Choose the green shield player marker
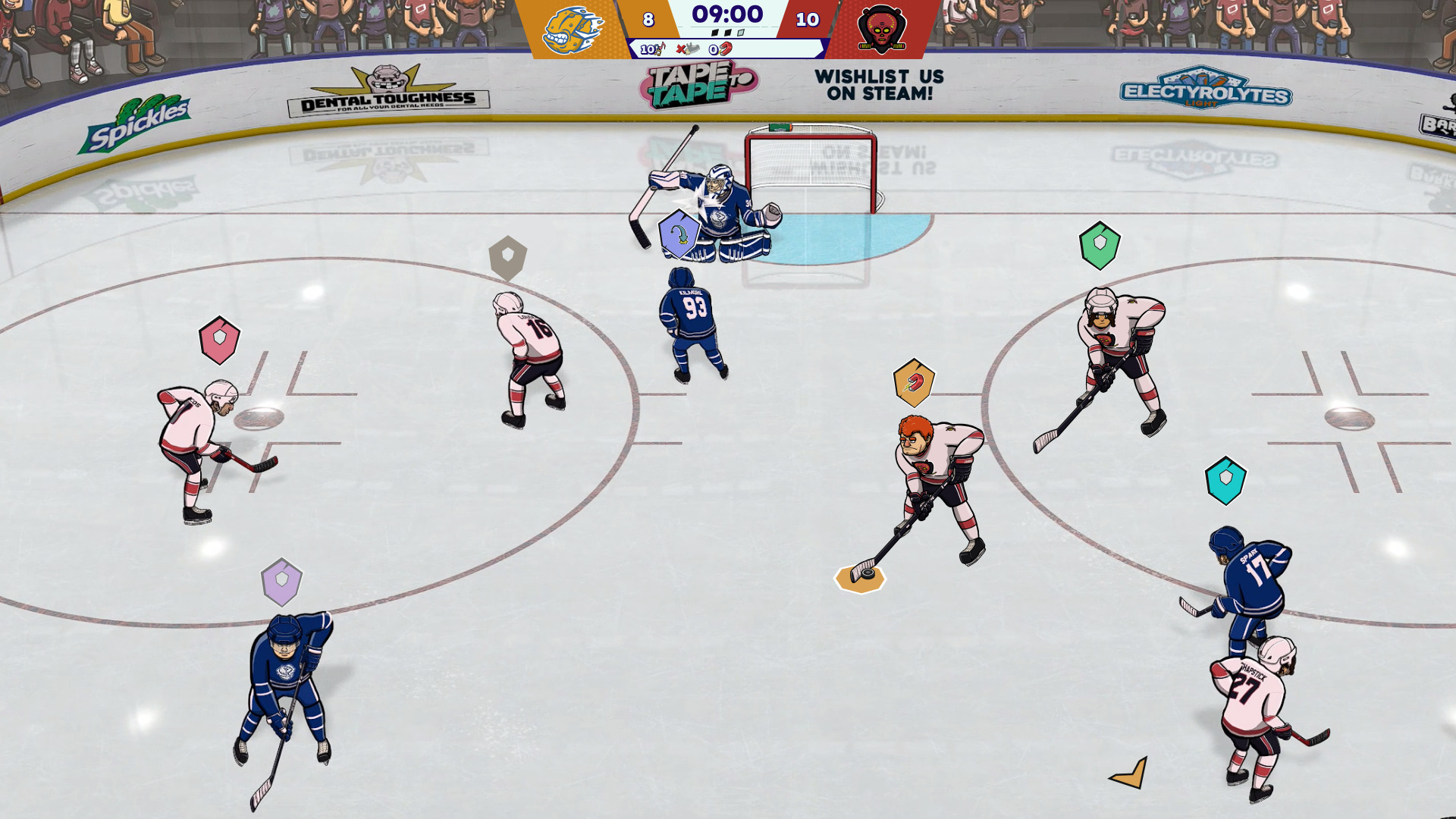This screenshot has width=1456, height=819. pos(1100,245)
